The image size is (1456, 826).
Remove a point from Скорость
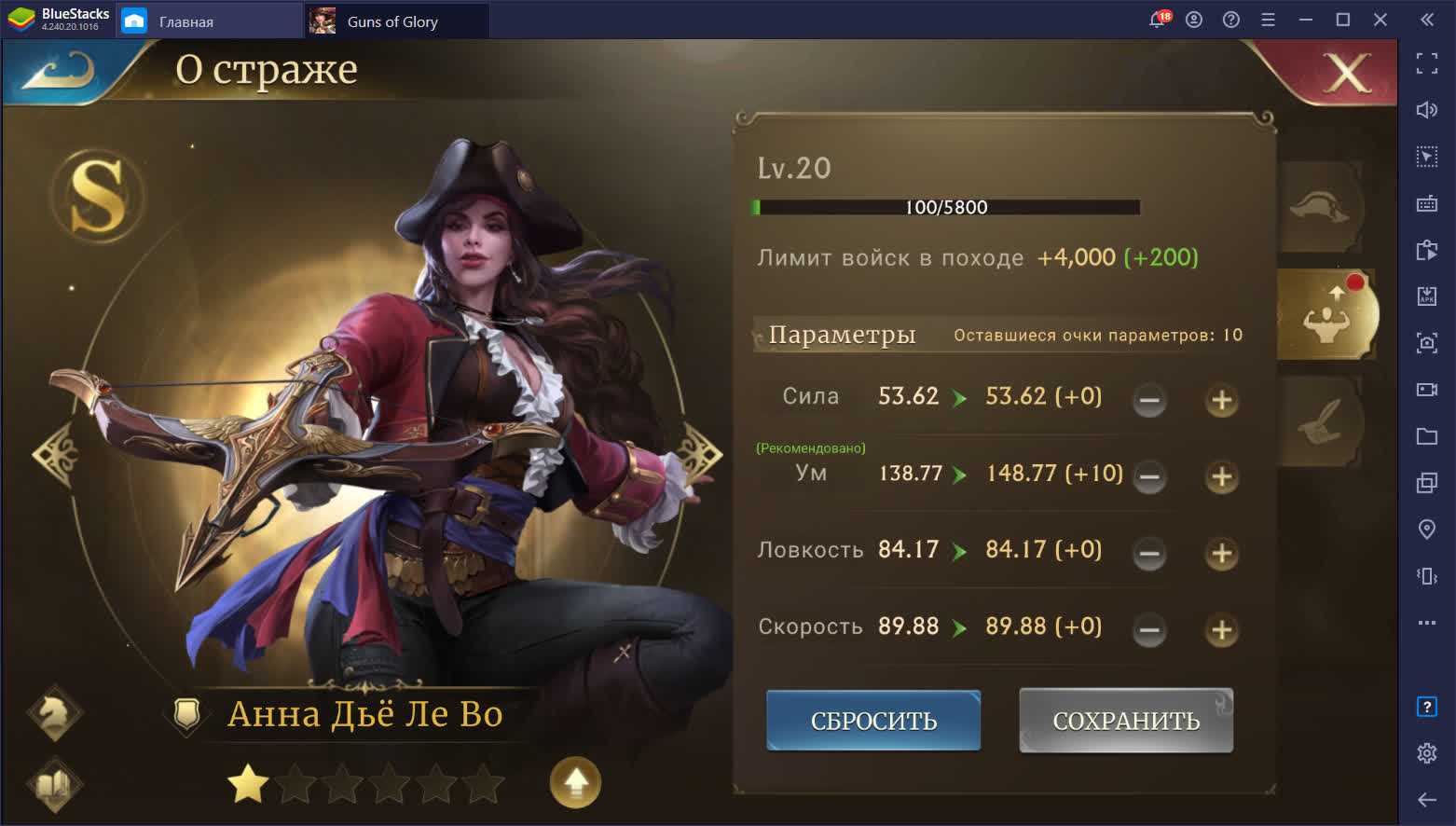coord(1149,630)
